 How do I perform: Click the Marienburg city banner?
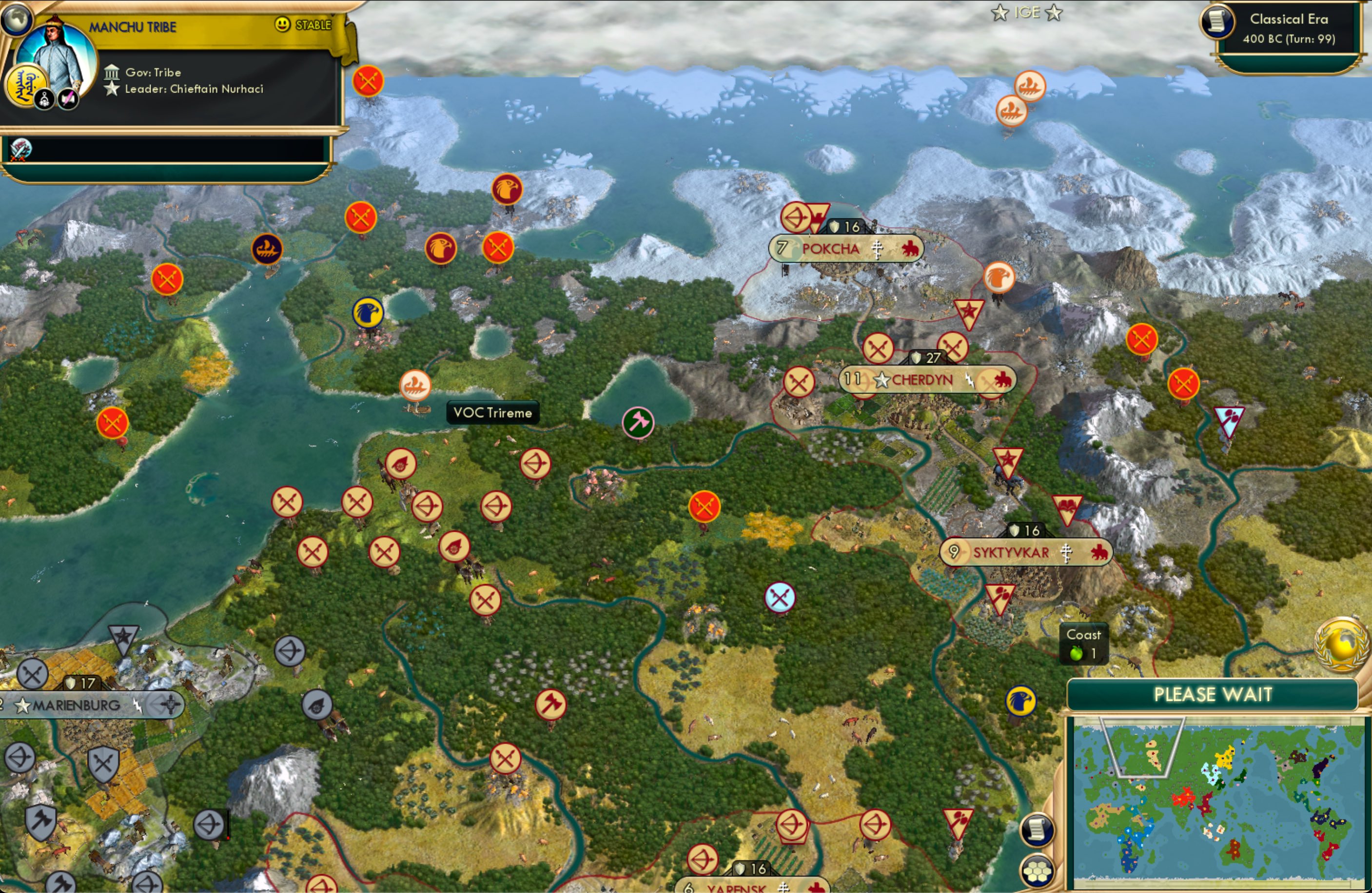pos(75,704)
